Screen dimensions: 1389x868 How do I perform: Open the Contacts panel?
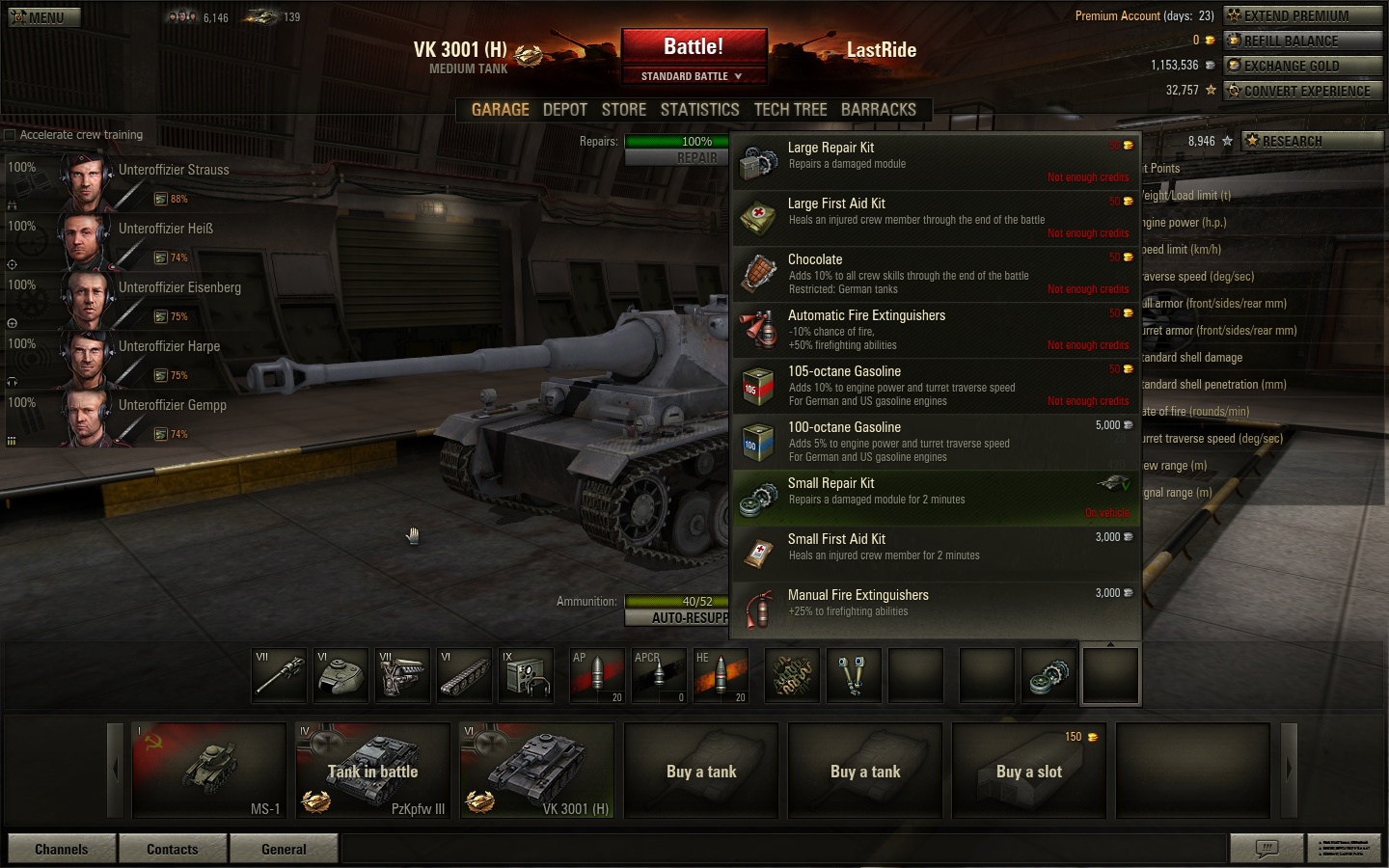click(173, 850)
